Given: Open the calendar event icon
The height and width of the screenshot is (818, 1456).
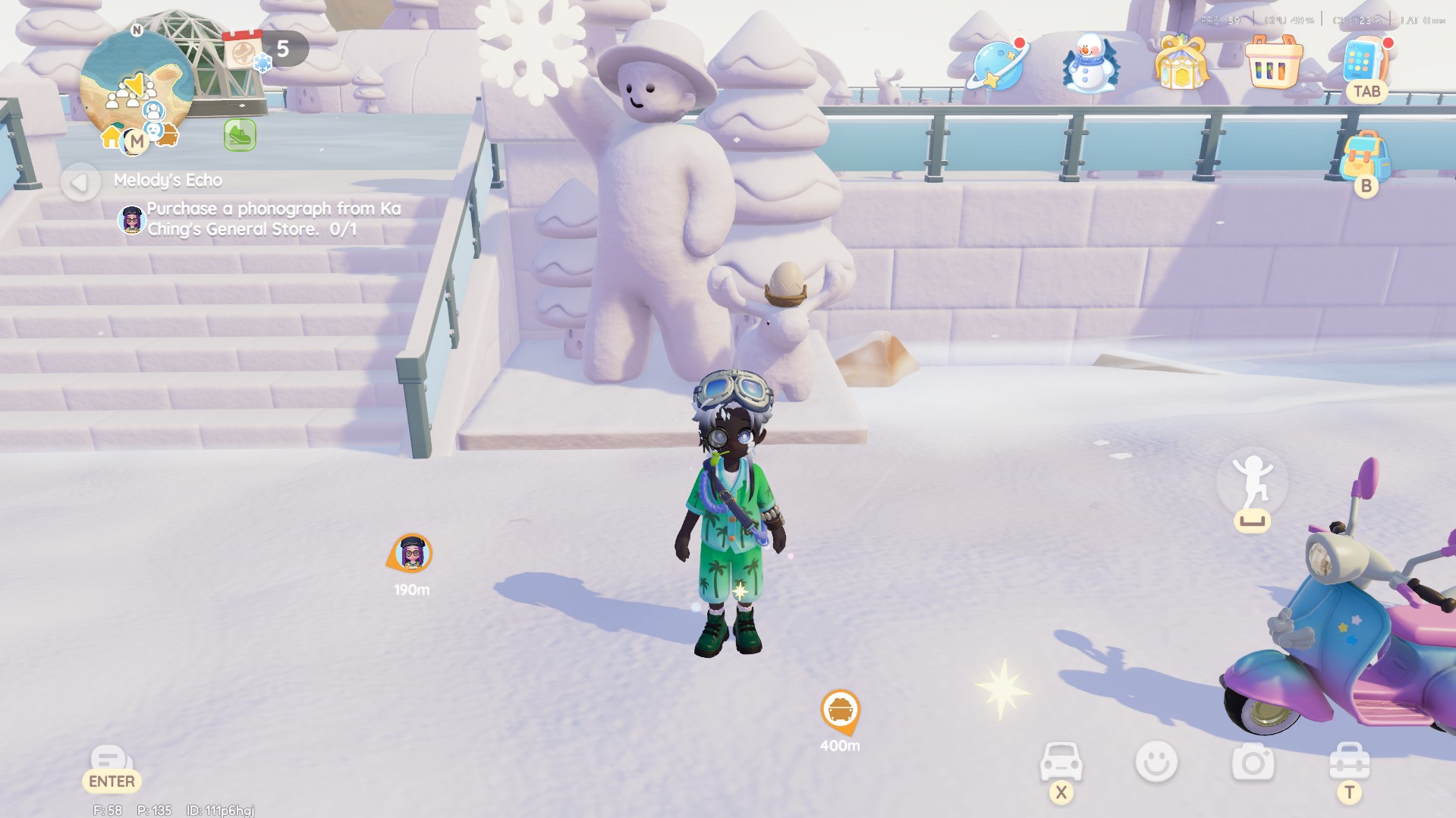Looking at the screenshot, I should click(244, 51).
